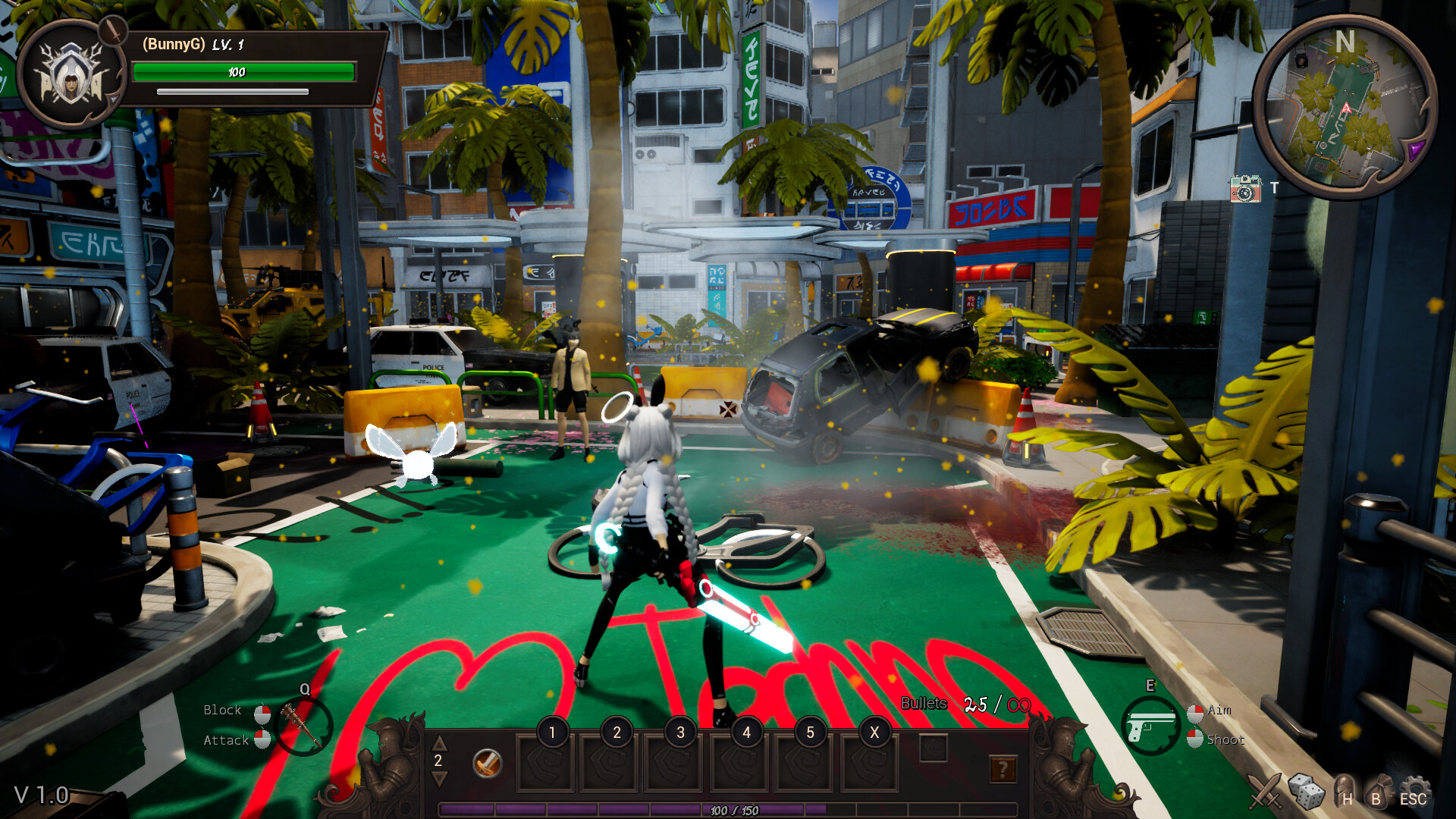Click the hammer icon on the hotbar

point(487,763)
